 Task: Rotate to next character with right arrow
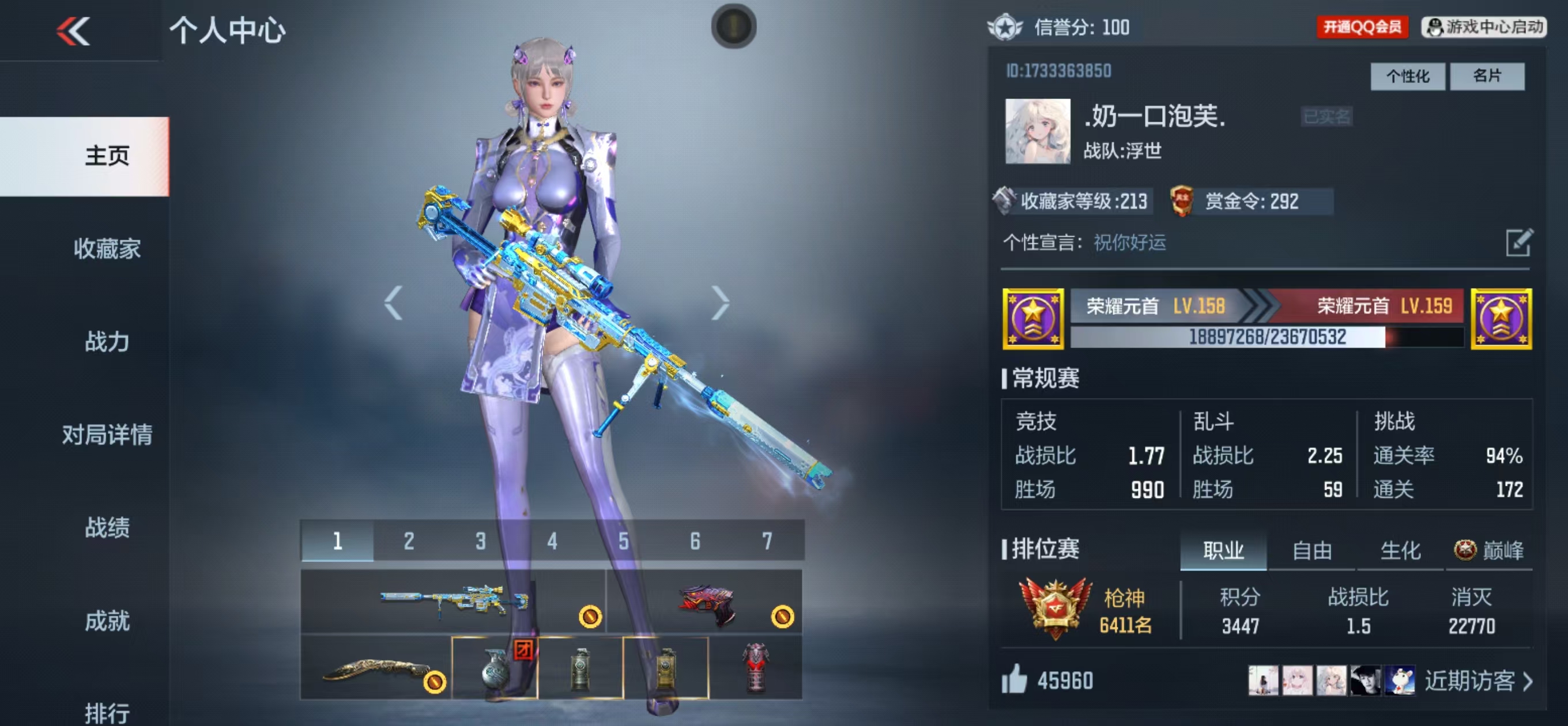coord(720,302)
